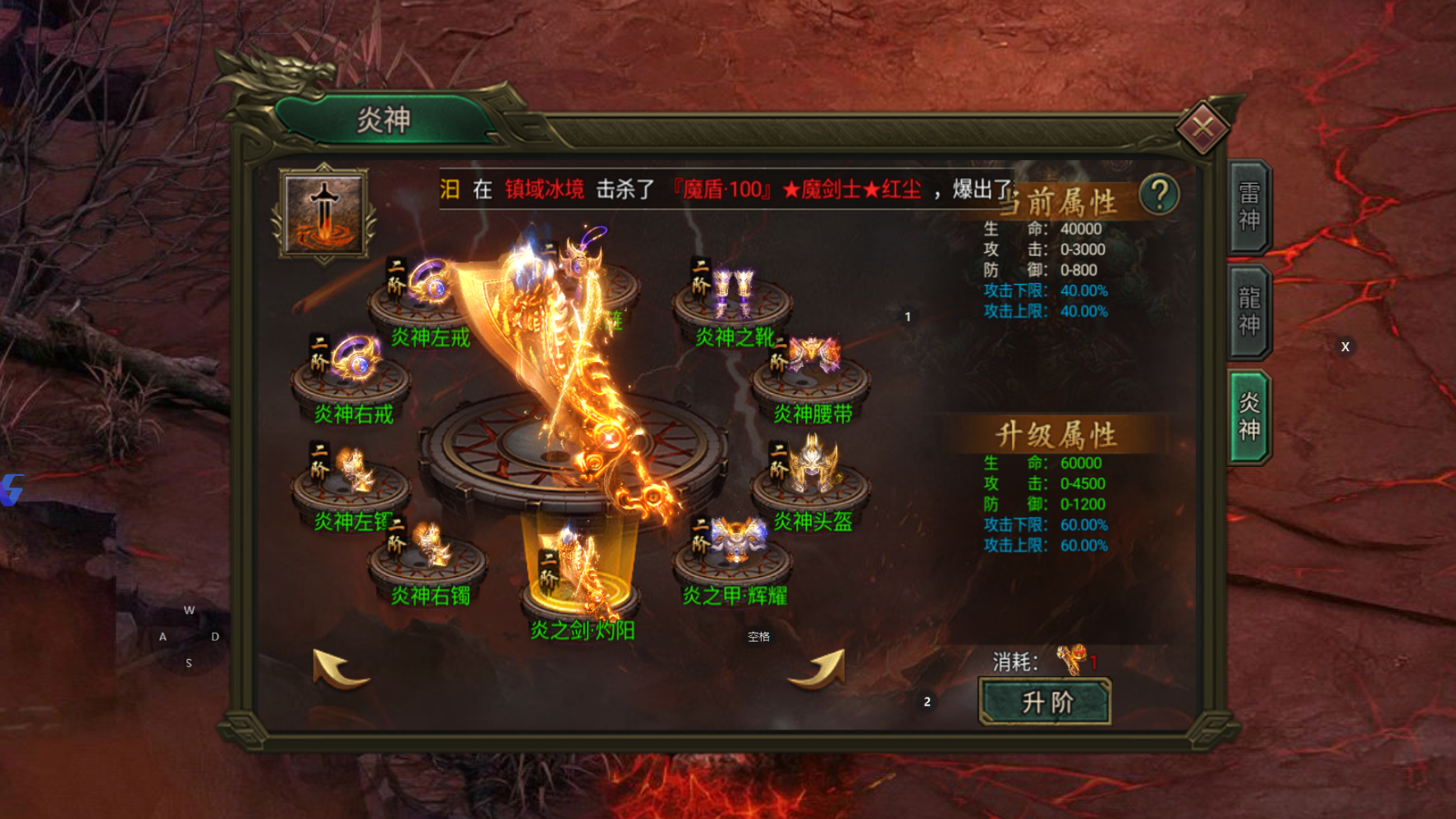Open the question mark help
The height and width of the screenshot is (819, 1456).
tap(1159, 195)
